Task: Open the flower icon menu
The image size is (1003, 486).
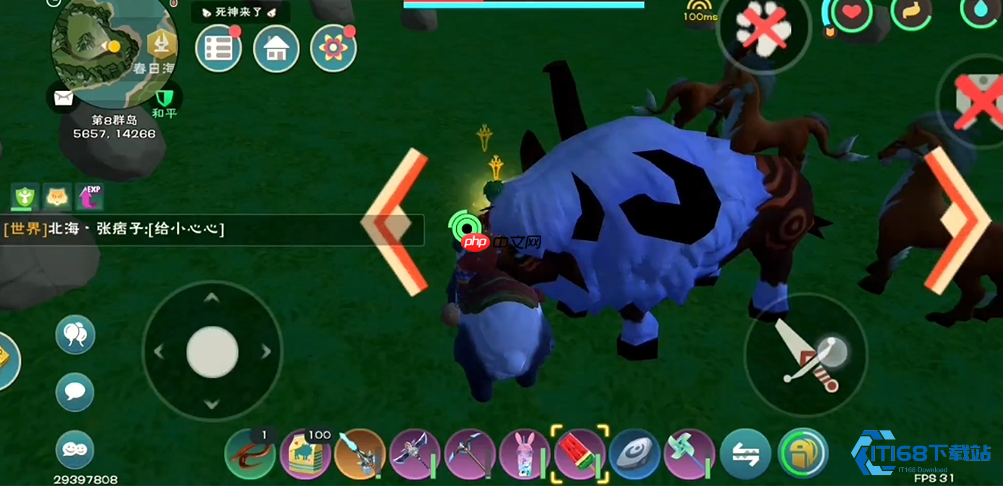Action: (x=333, y=48)
